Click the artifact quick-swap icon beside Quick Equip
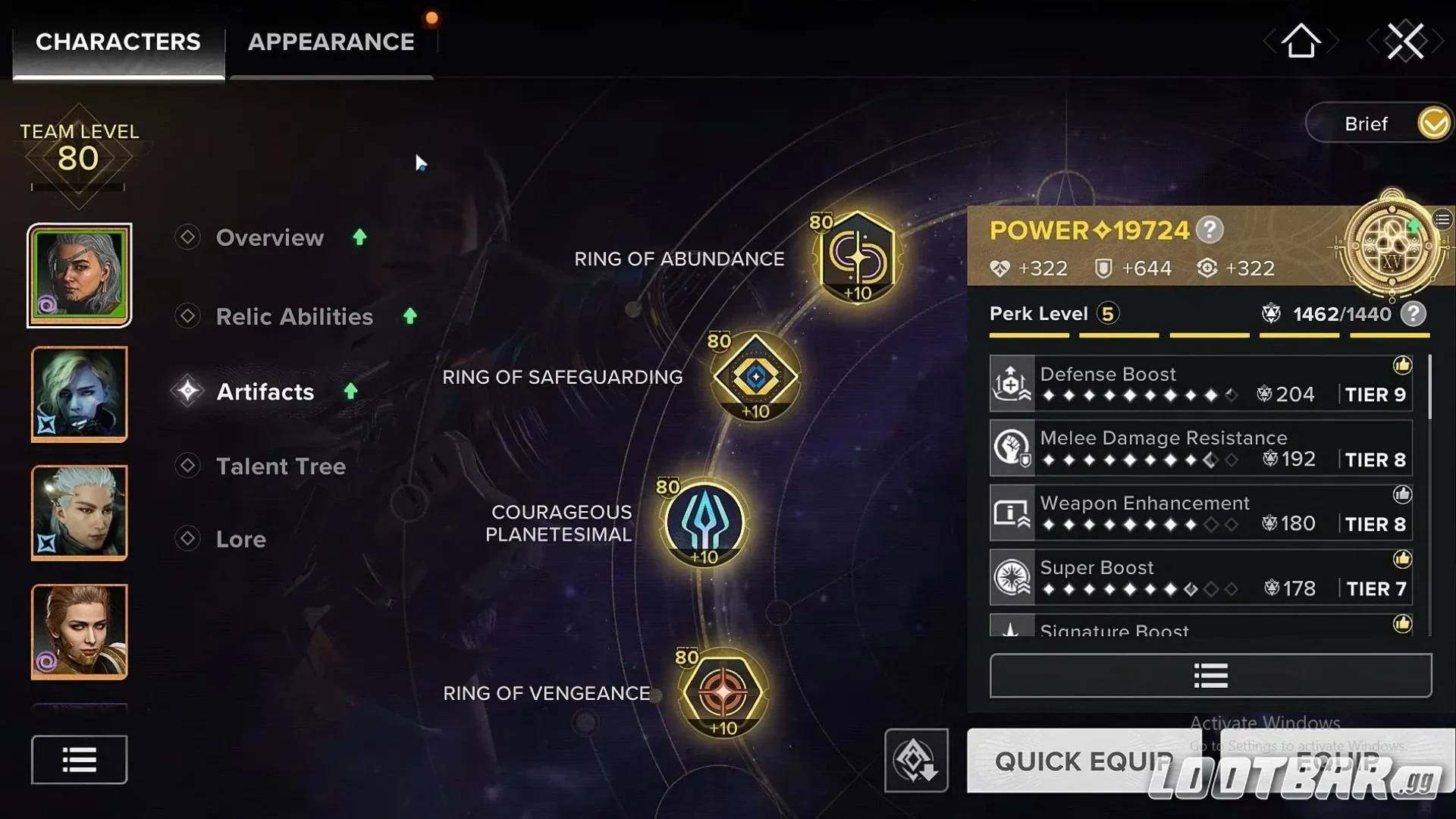Viewport: 1456px width, 819px height. pyautogui.click(x=916, y=761)
